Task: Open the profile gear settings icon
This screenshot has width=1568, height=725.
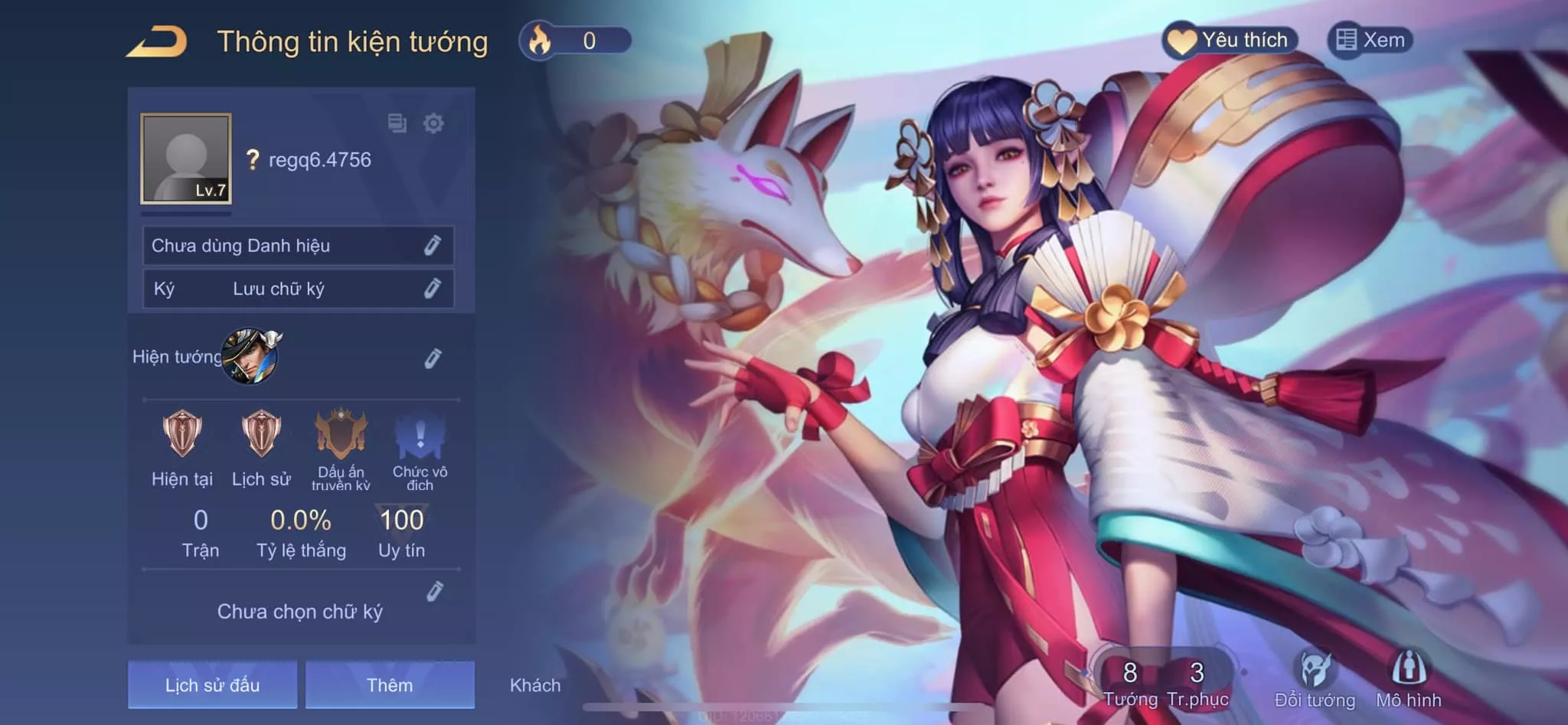Action: (x=433, y=123)
